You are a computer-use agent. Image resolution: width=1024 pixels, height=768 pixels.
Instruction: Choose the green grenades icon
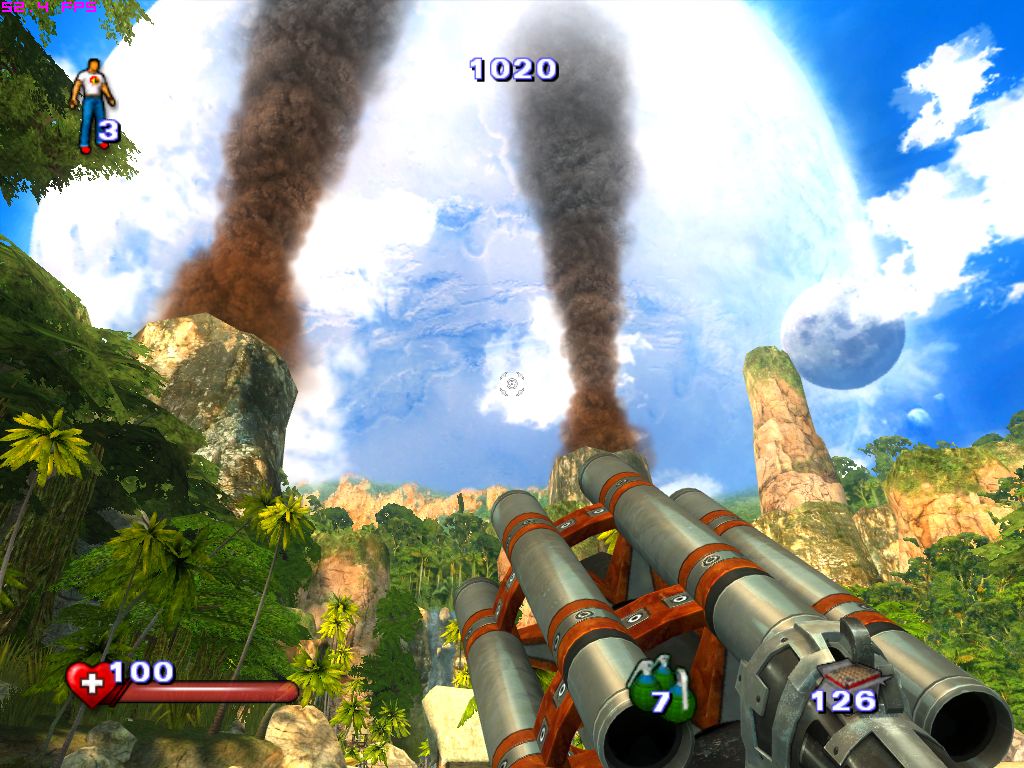658,690
